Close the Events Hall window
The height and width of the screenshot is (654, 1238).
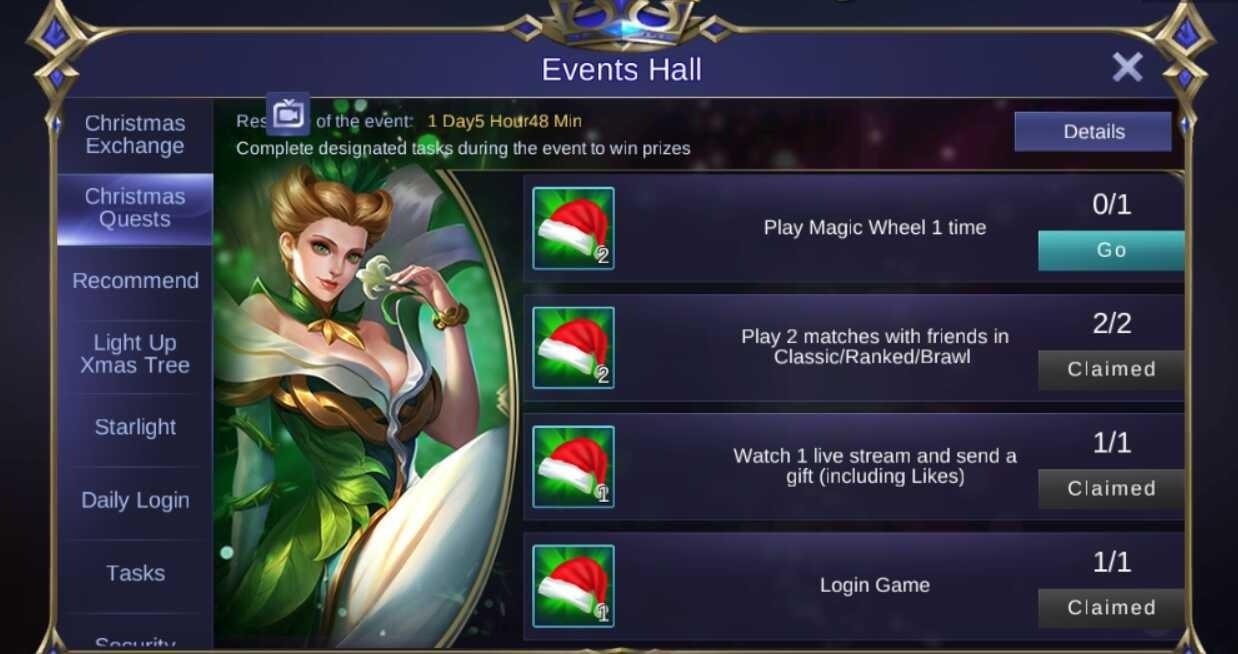pos(1127,67)
